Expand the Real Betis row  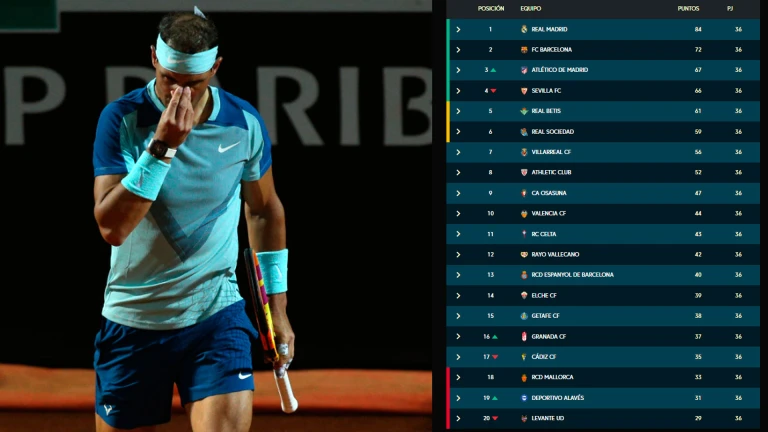click(458, 111)
